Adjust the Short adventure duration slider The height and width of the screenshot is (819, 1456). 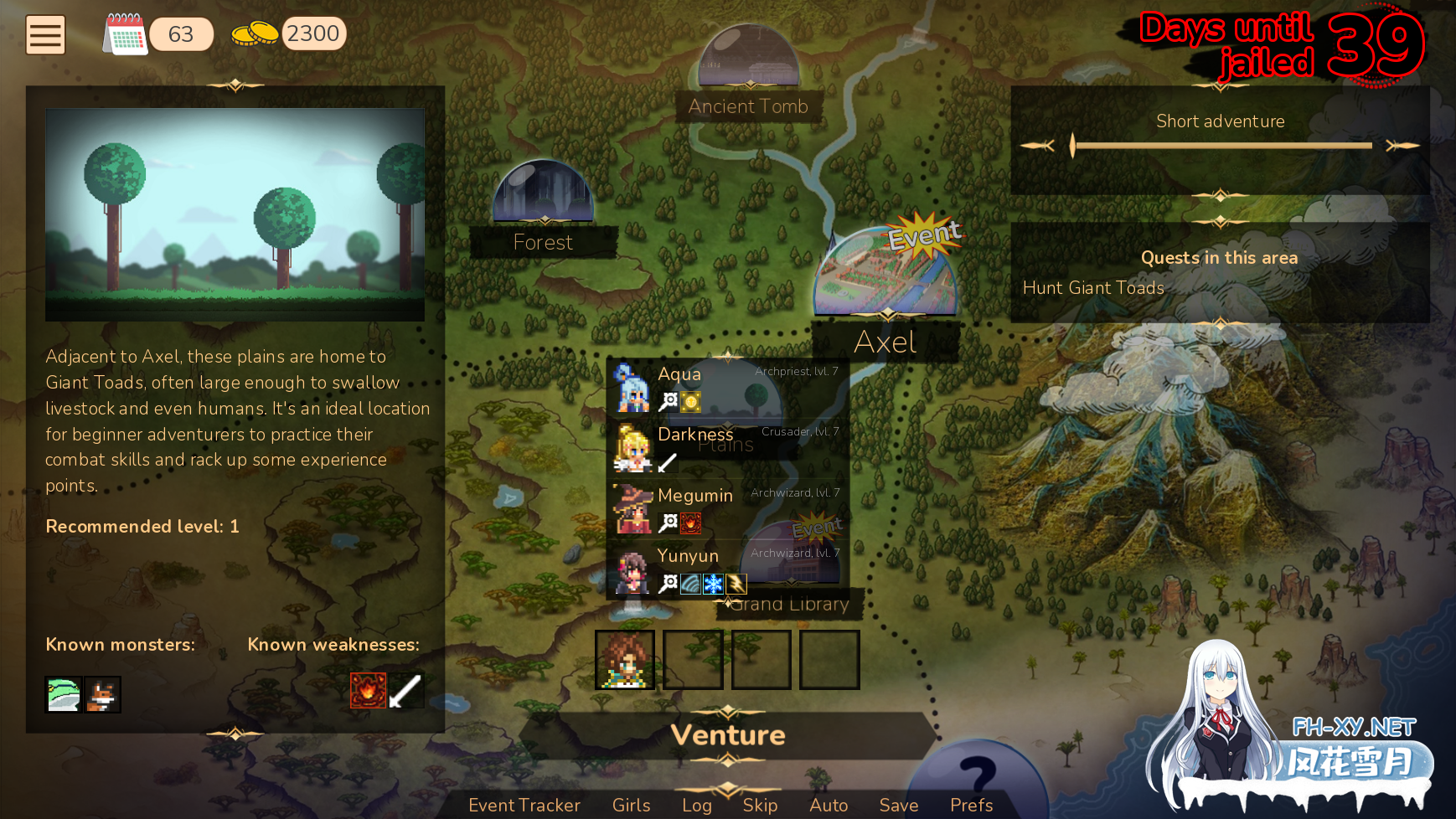tap(1073, 144)
